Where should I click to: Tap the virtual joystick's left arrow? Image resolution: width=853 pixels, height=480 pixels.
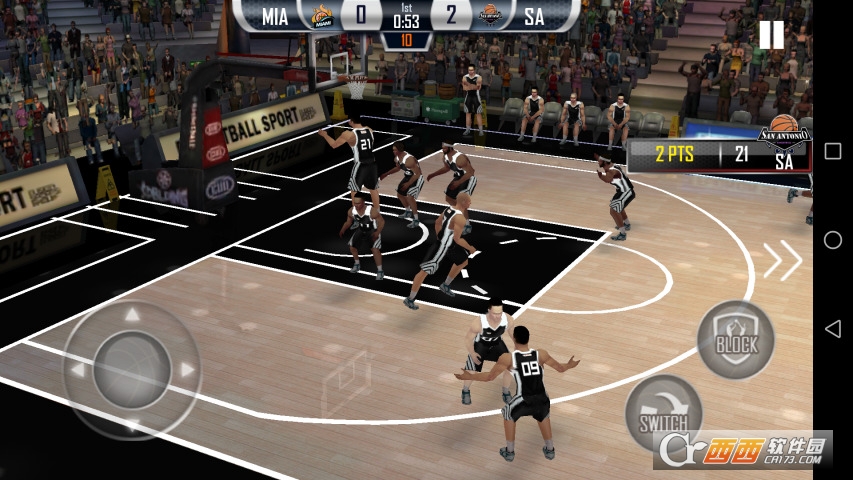point(78,370)
